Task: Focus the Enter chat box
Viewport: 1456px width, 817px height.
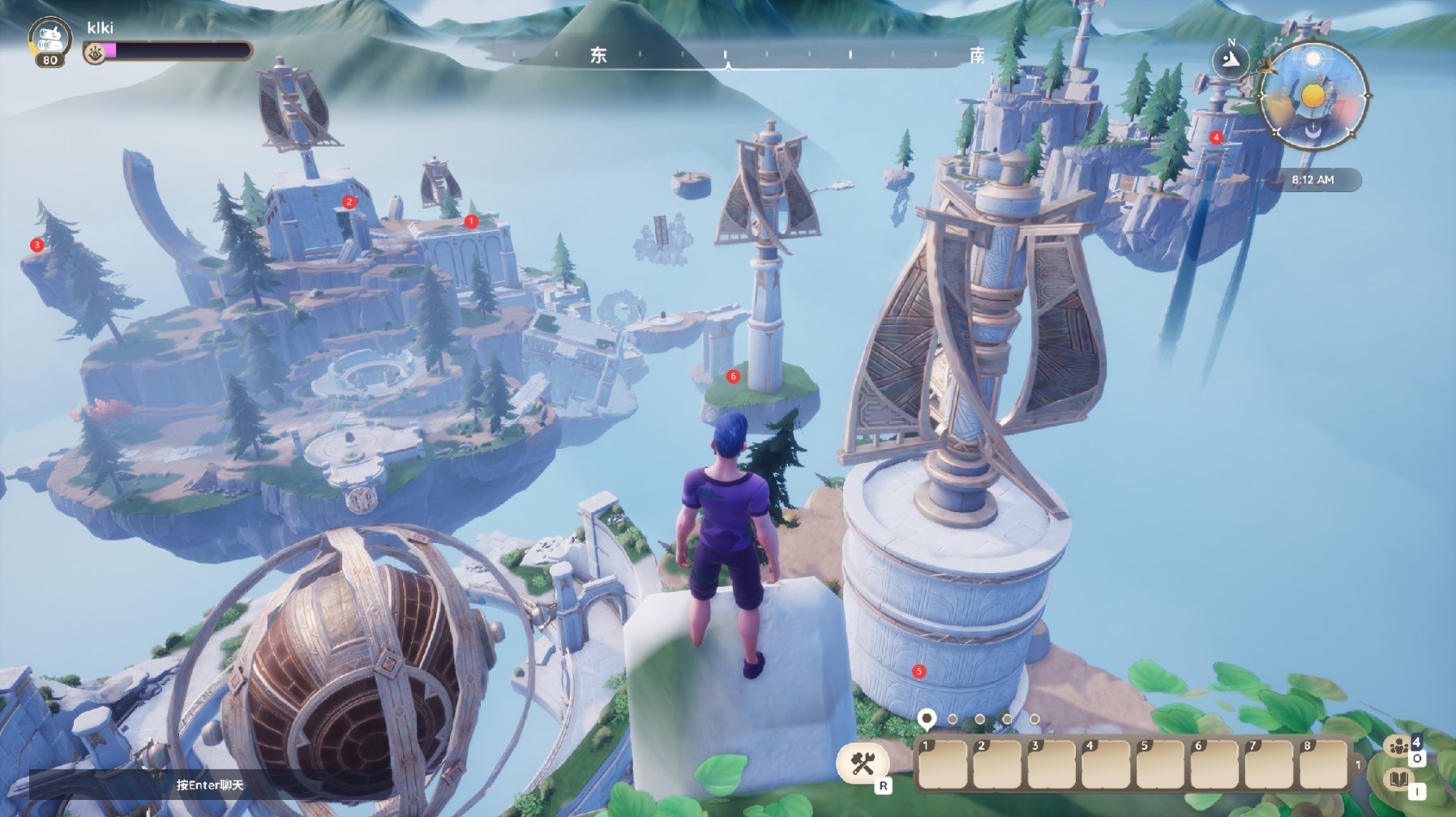Action: 209,785
